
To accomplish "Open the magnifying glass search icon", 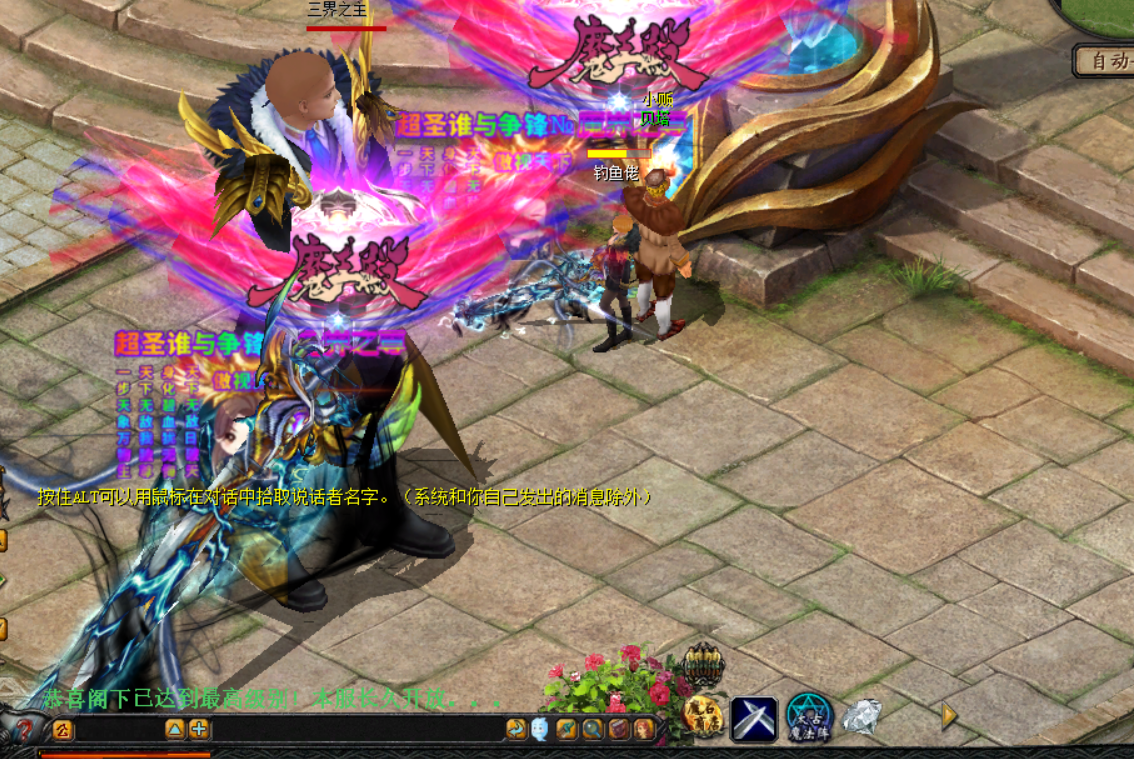I will (x=593, y=729).
